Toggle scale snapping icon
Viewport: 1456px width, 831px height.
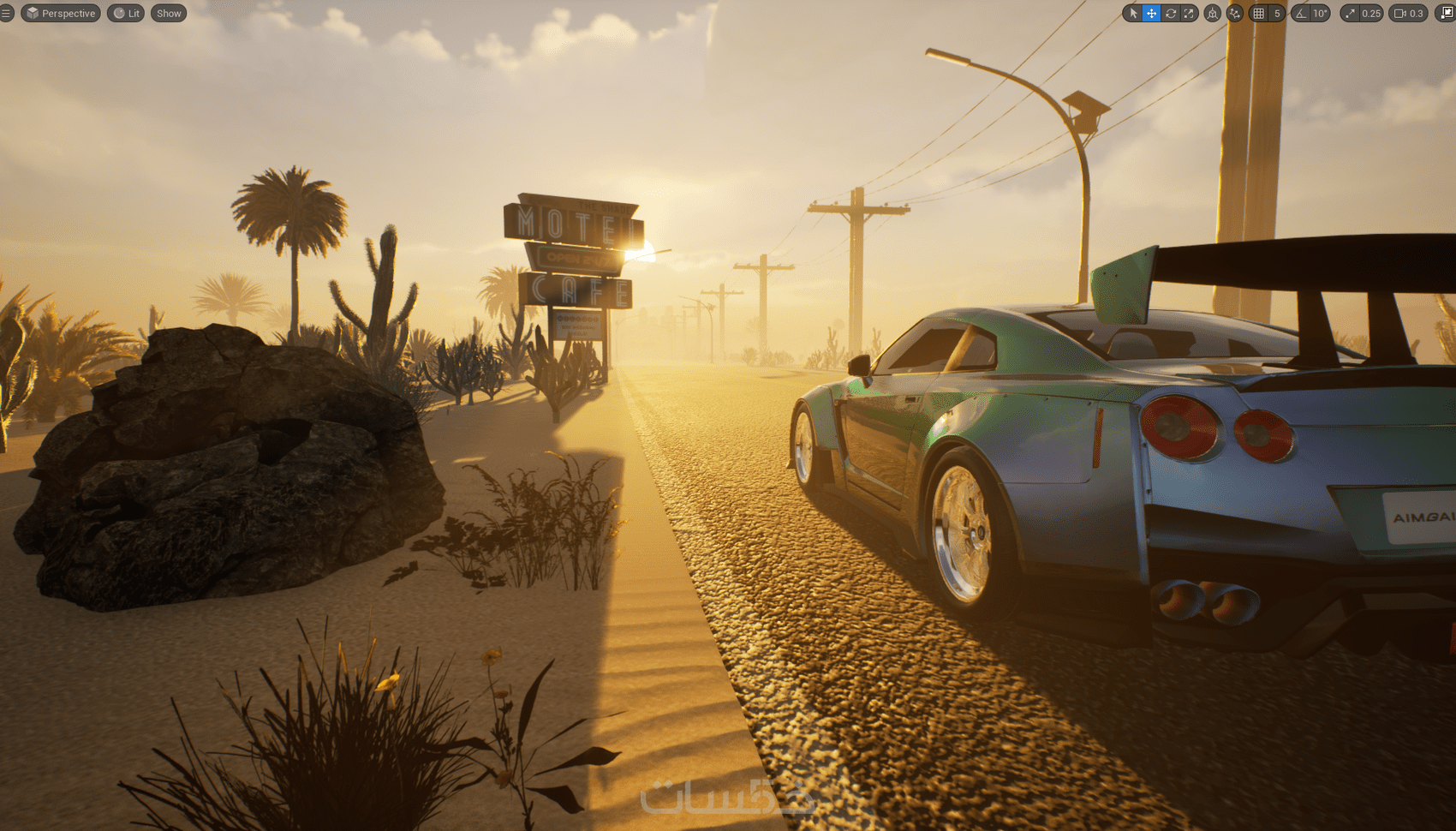(x=1351, y=14)
